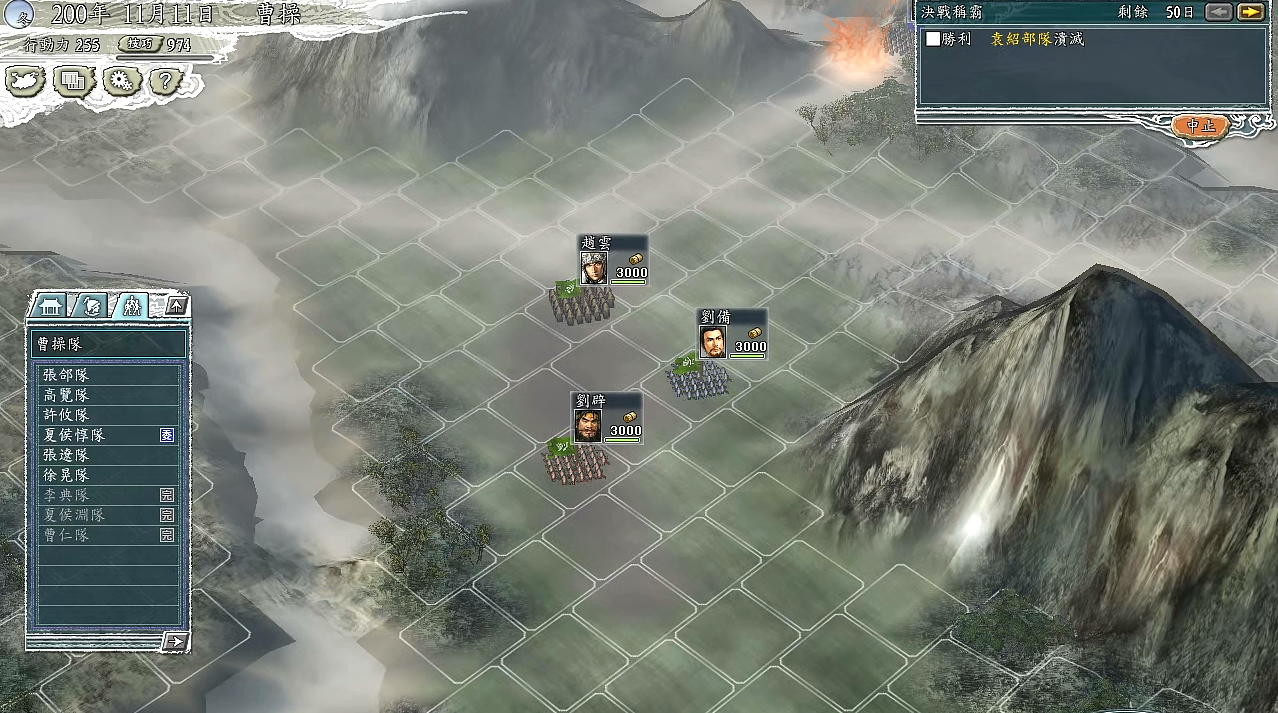
Task: Open help with the question mark
Action: (x=166, y=81)
